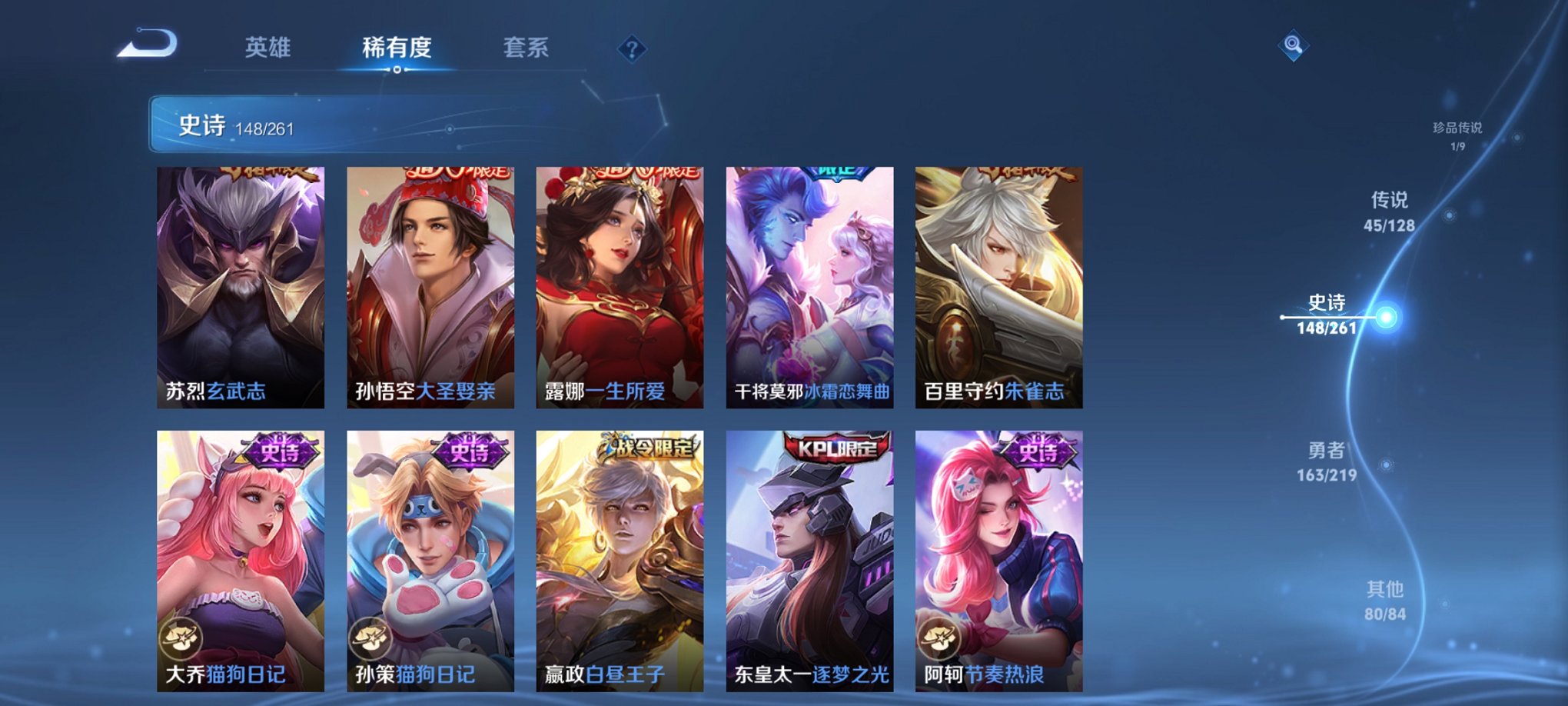Open search with the magnifier icon

(1294, 46)
